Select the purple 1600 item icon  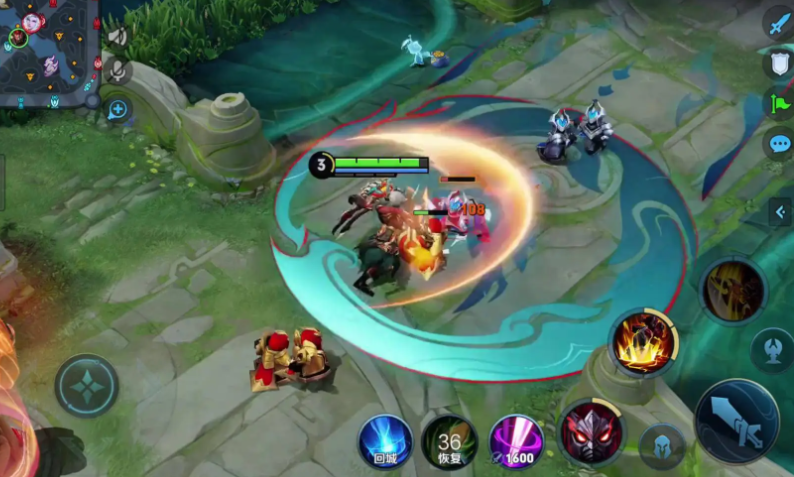click(517, 441)
